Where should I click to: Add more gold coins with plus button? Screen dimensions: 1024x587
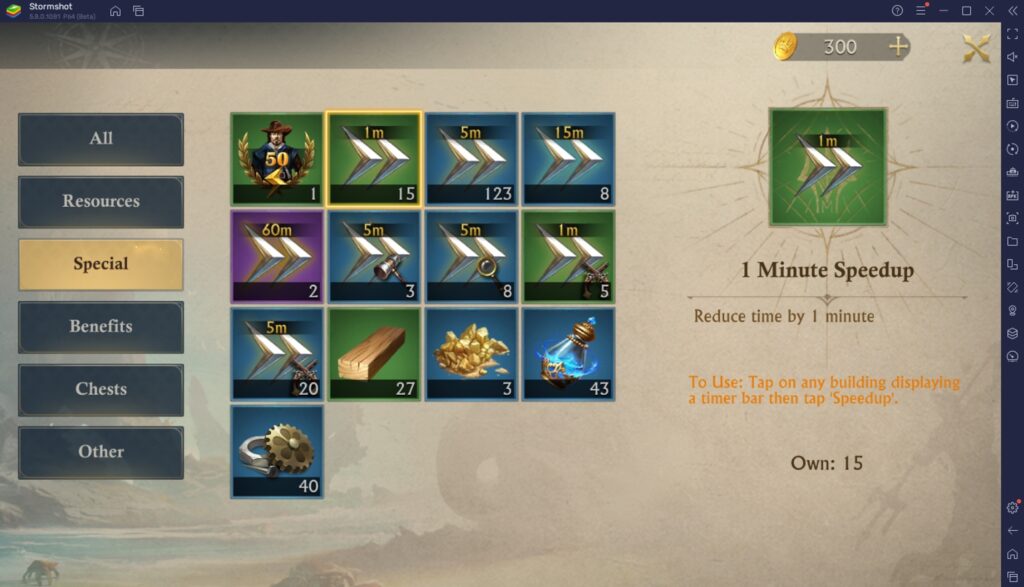tap(898, 46)
